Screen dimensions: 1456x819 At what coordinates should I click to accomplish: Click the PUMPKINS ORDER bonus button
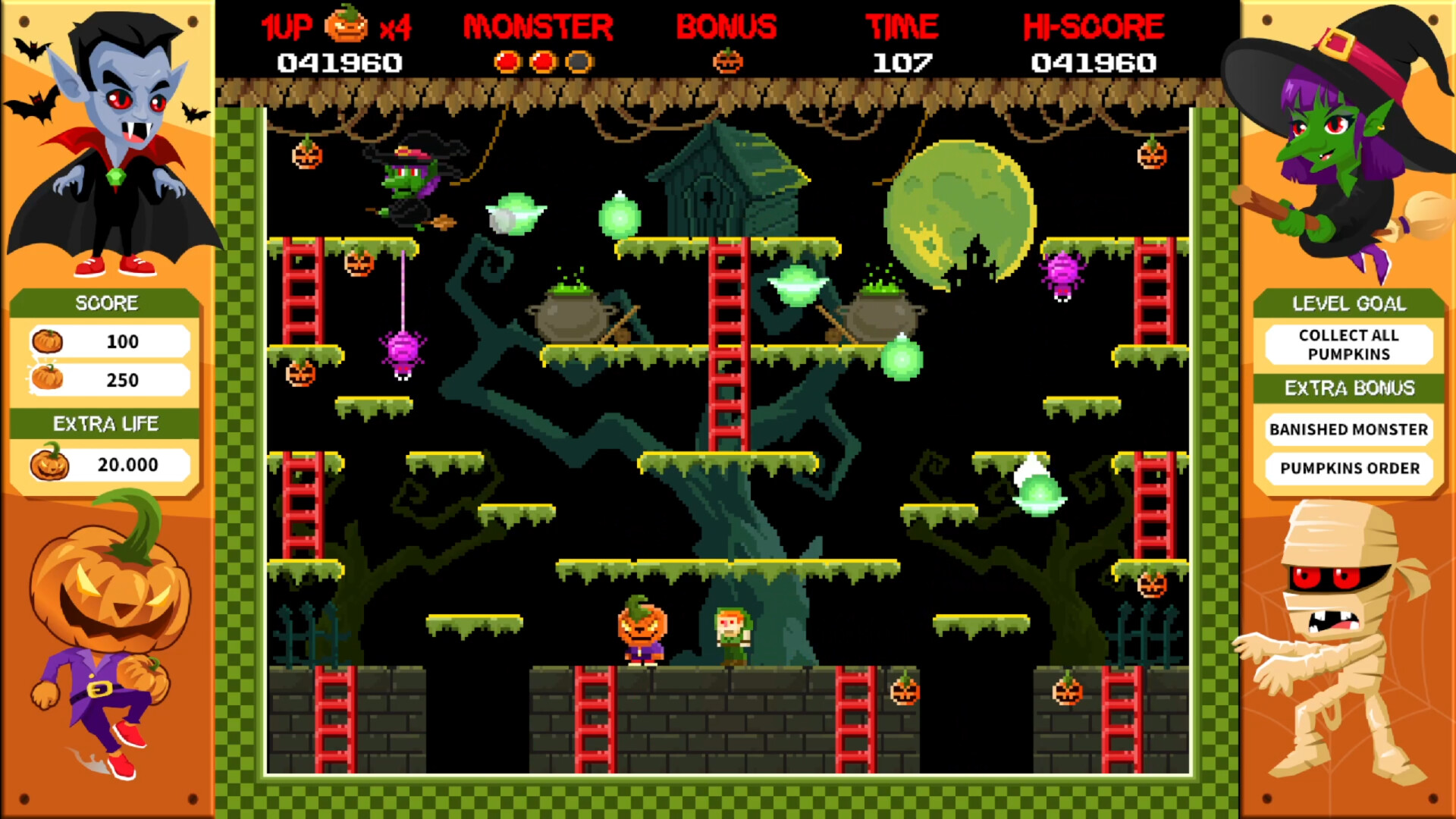click(x=1349, y=468)
